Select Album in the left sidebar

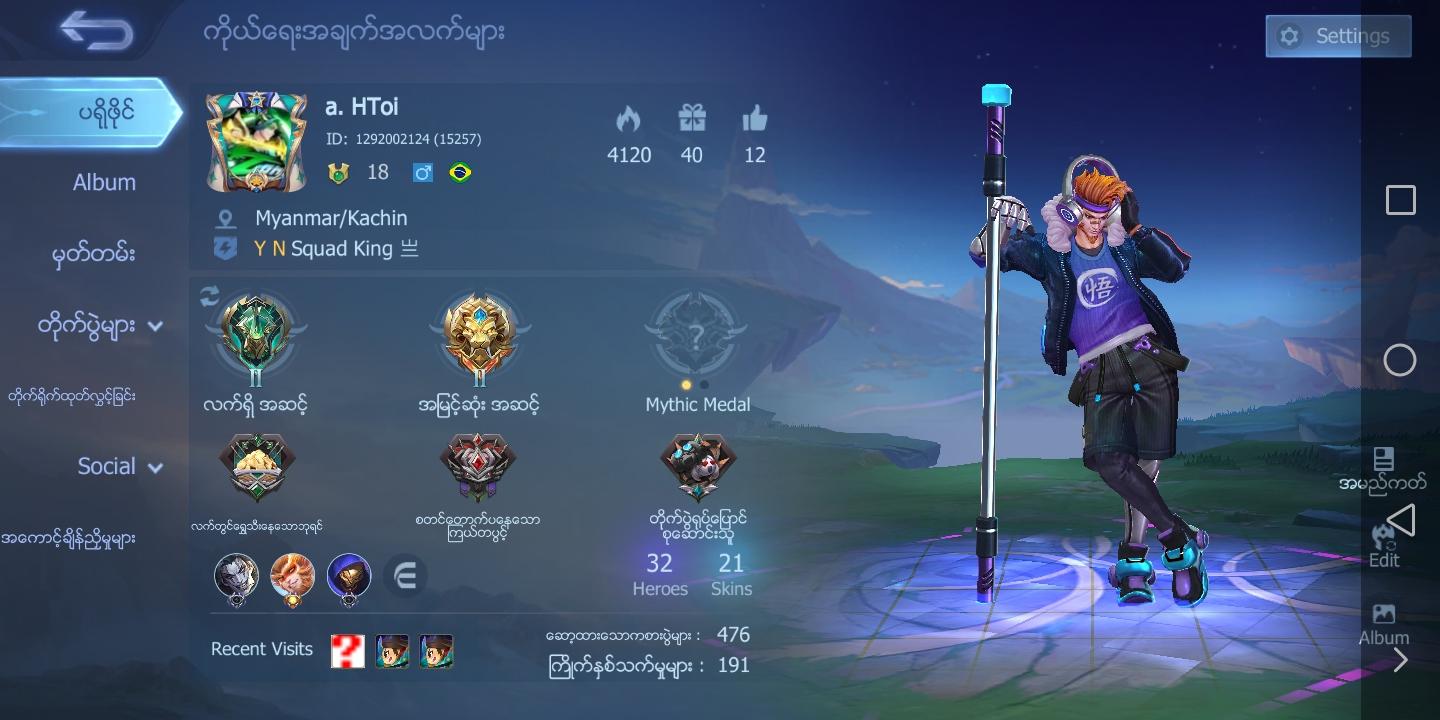point(104,183)
